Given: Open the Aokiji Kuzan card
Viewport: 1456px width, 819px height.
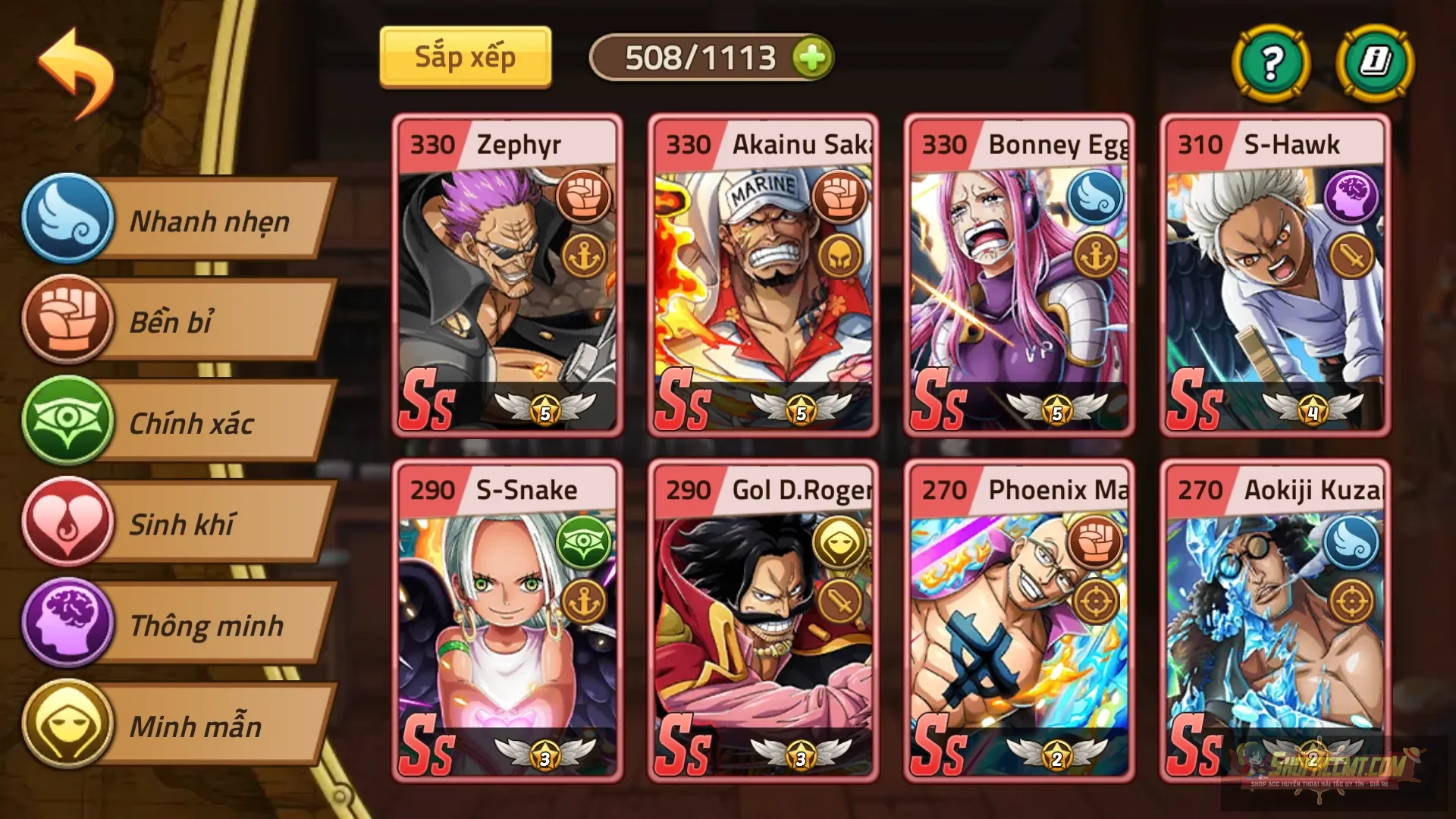Looking at the screenshot, I should point(1274,622).
